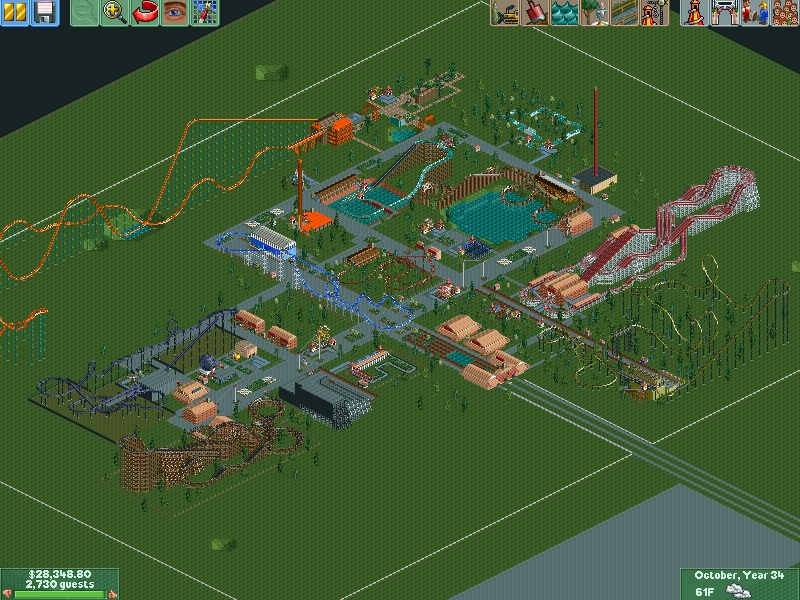Pause the game with the pause button
This screenshot has height=600, width=800.
[16, 13]
